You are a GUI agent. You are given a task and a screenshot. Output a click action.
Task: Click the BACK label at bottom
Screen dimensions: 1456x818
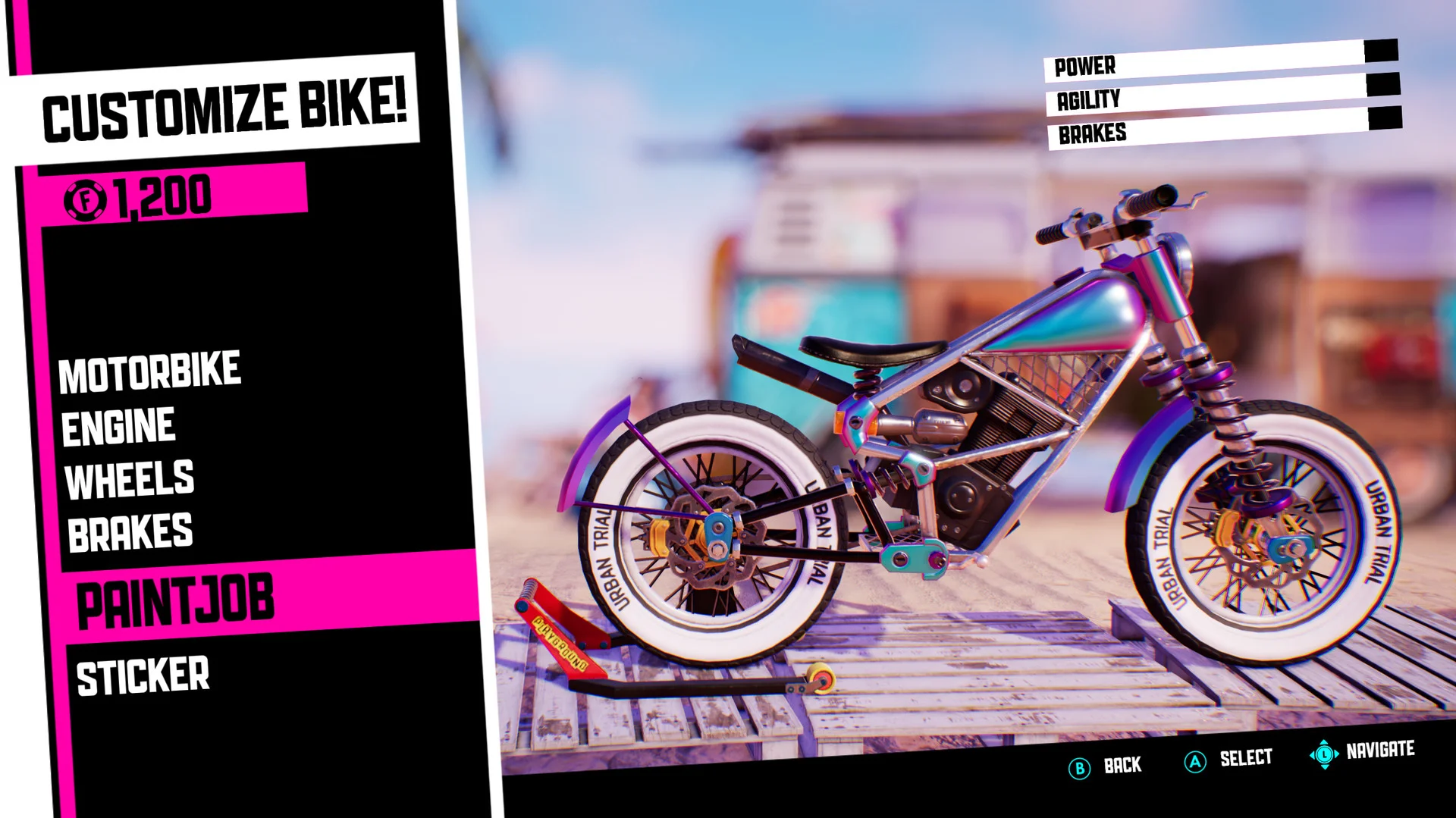click(1121, 766)
